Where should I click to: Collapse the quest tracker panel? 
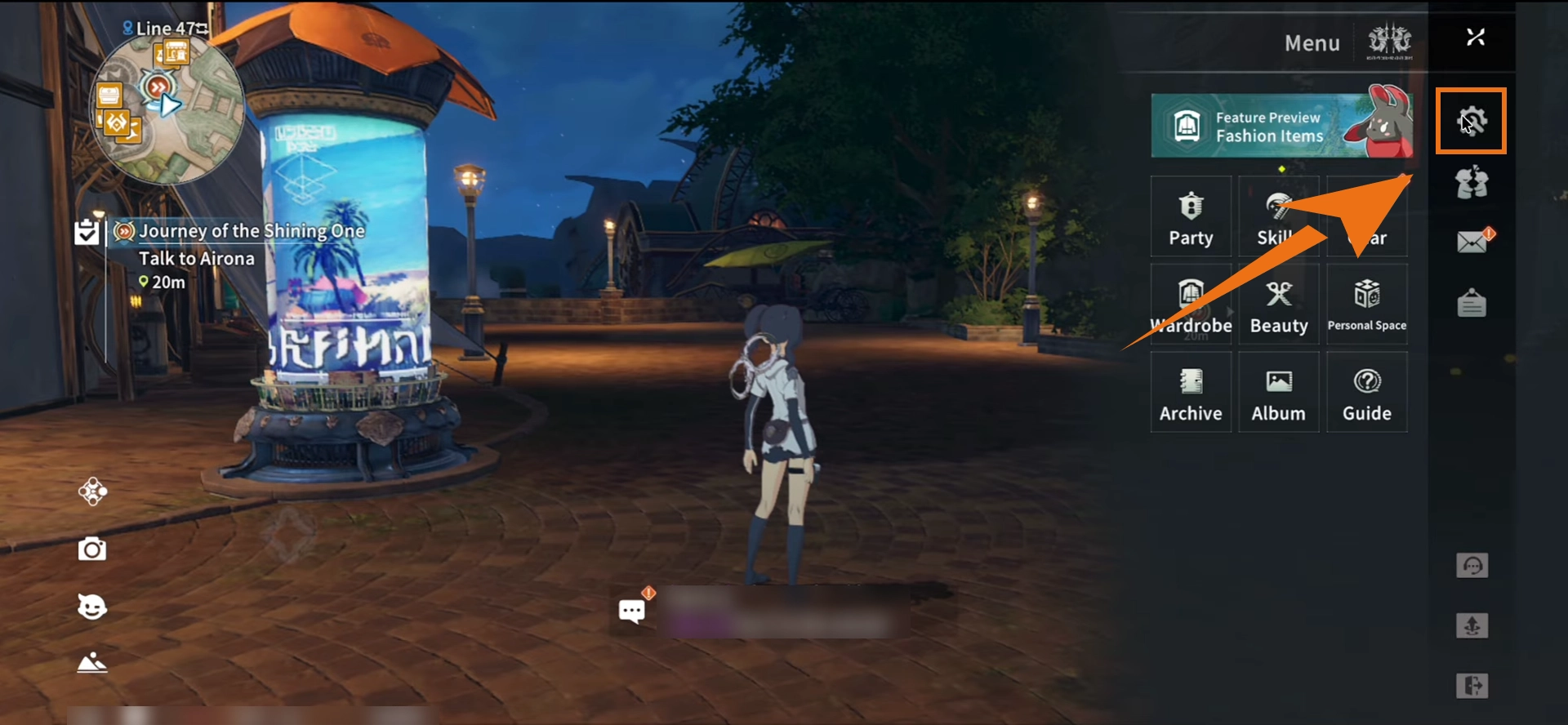(x=85, y=231)
